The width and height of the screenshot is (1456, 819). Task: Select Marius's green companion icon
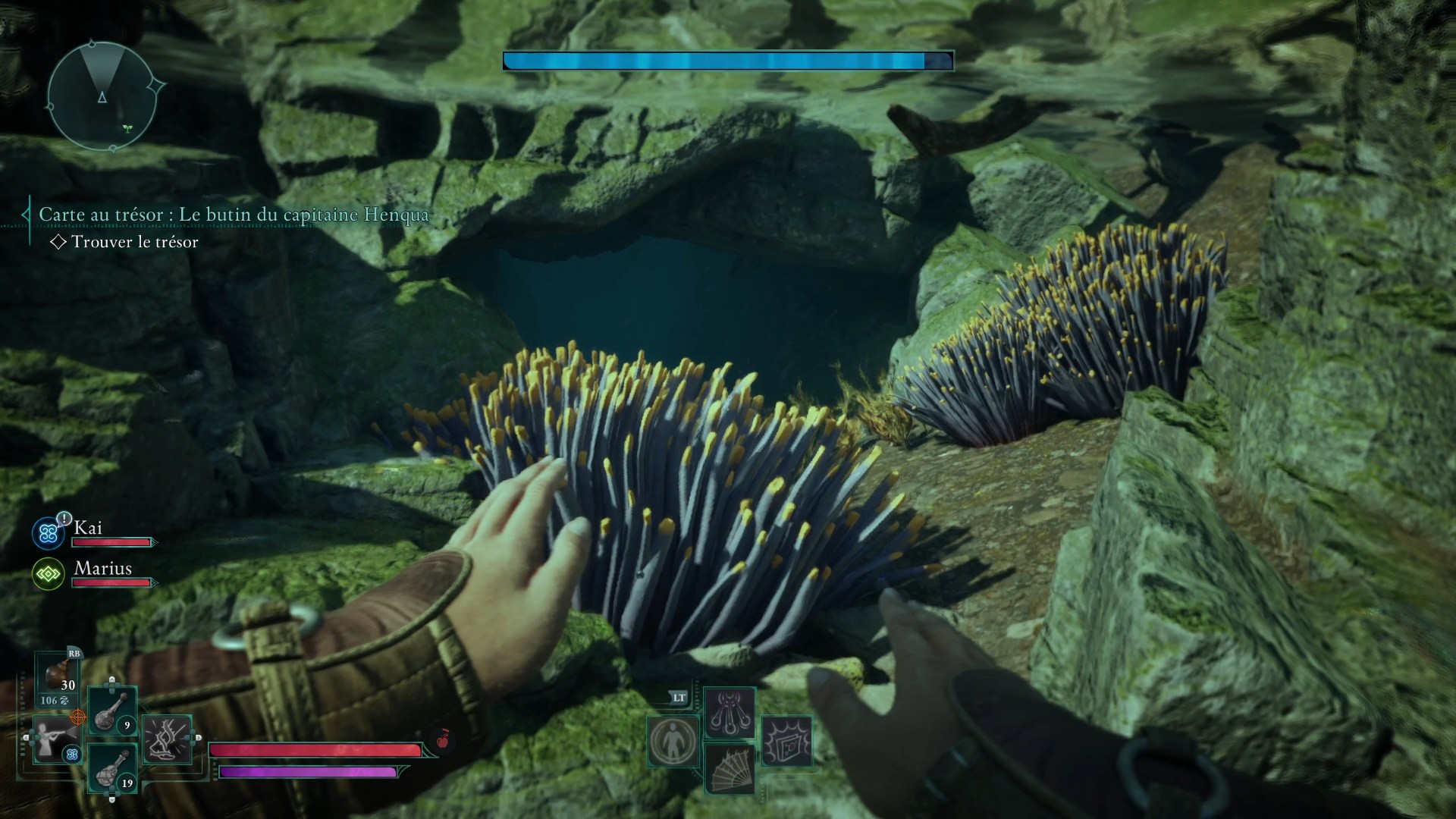tap(49, 574)
